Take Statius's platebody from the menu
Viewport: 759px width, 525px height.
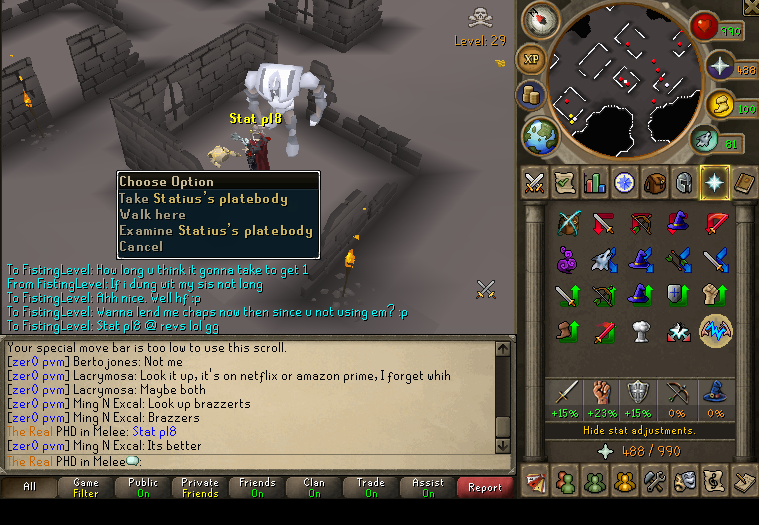203,198
